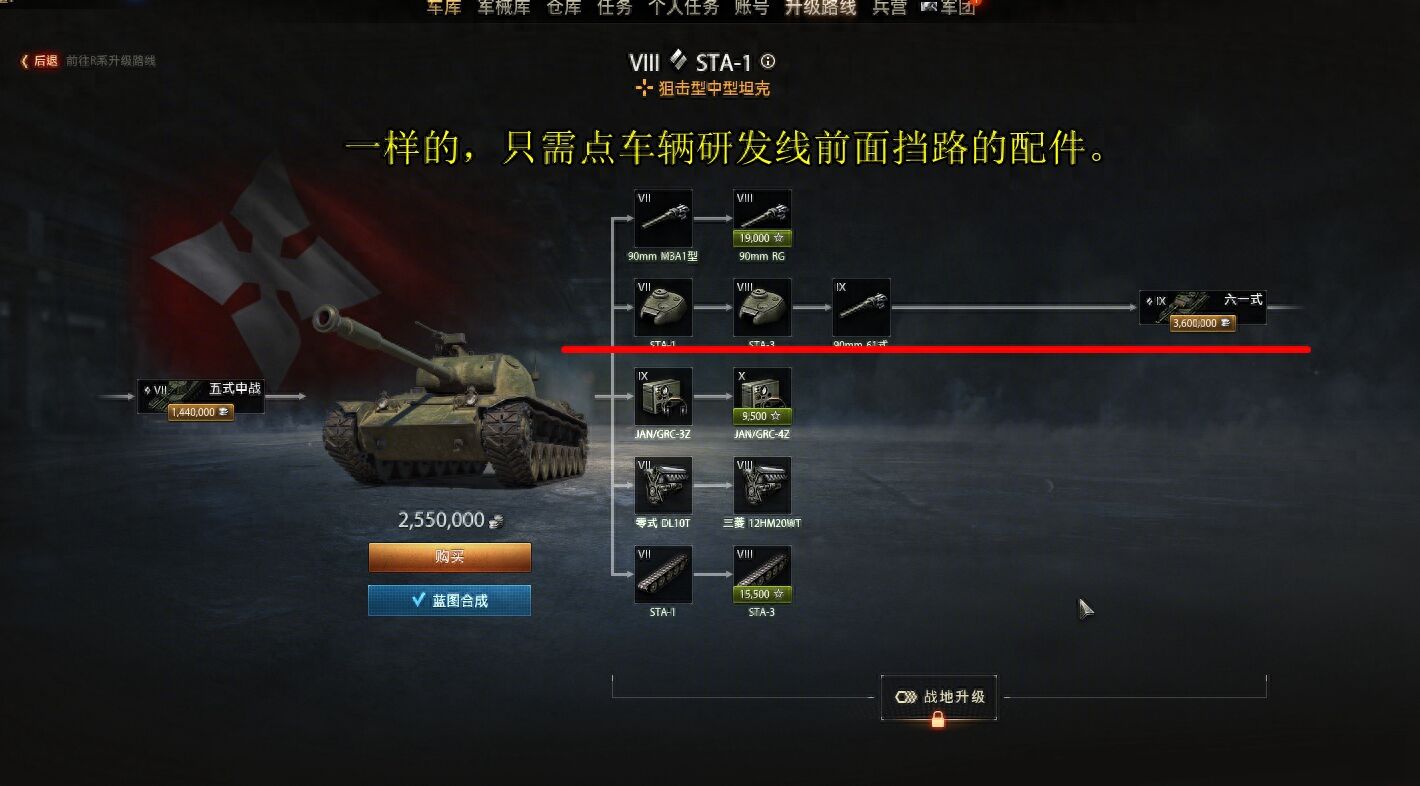This screenshot has width=1420, height=786.
Task: Click the 购买 purchase button
Action: pos(448,557)
